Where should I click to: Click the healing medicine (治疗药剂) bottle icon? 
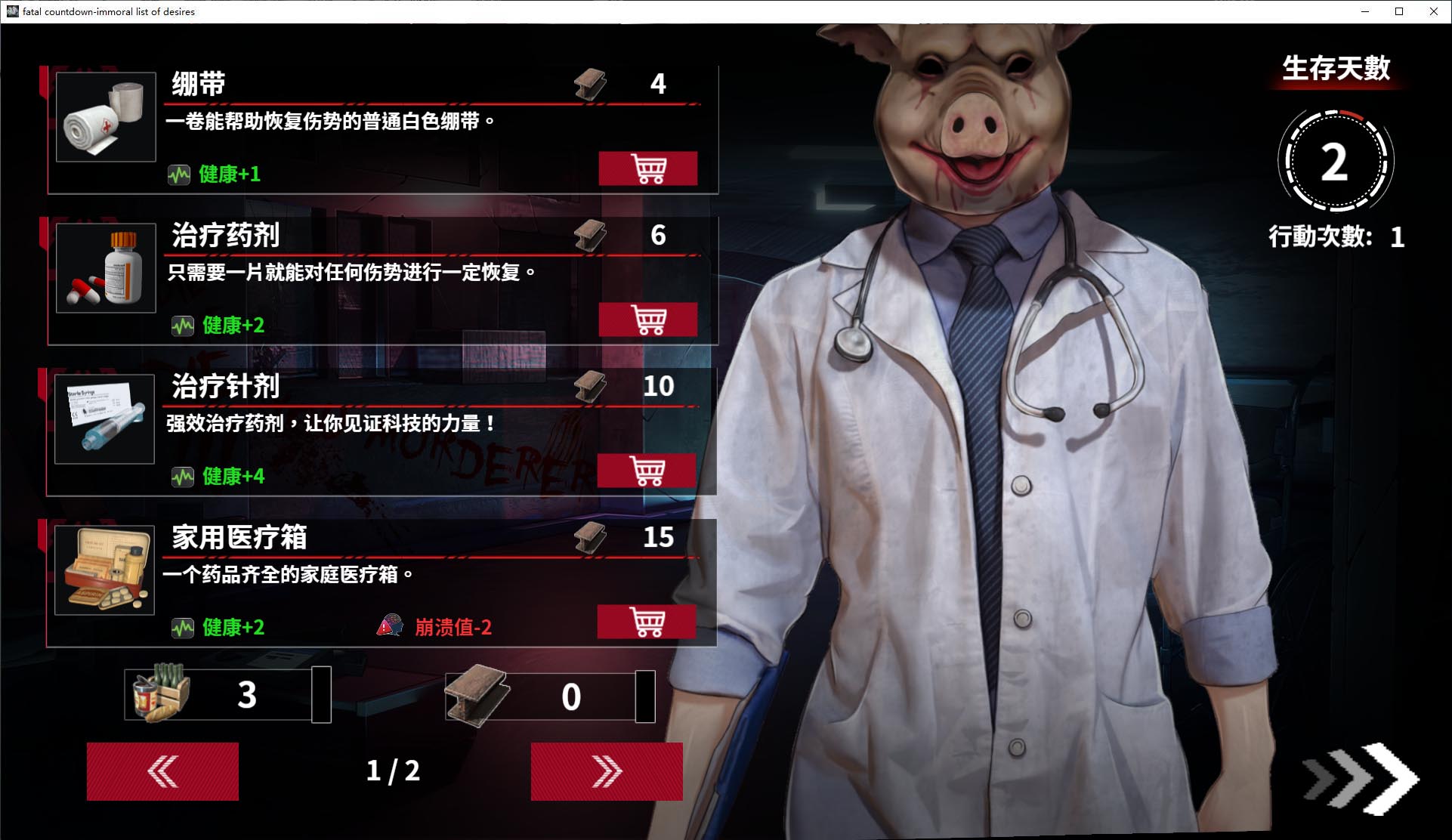104,270
